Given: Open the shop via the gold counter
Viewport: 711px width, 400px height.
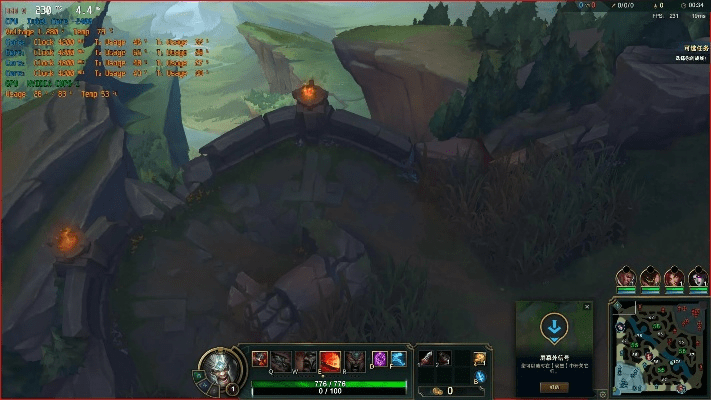Looking at the screenshot, I should (x=445, y=390).
